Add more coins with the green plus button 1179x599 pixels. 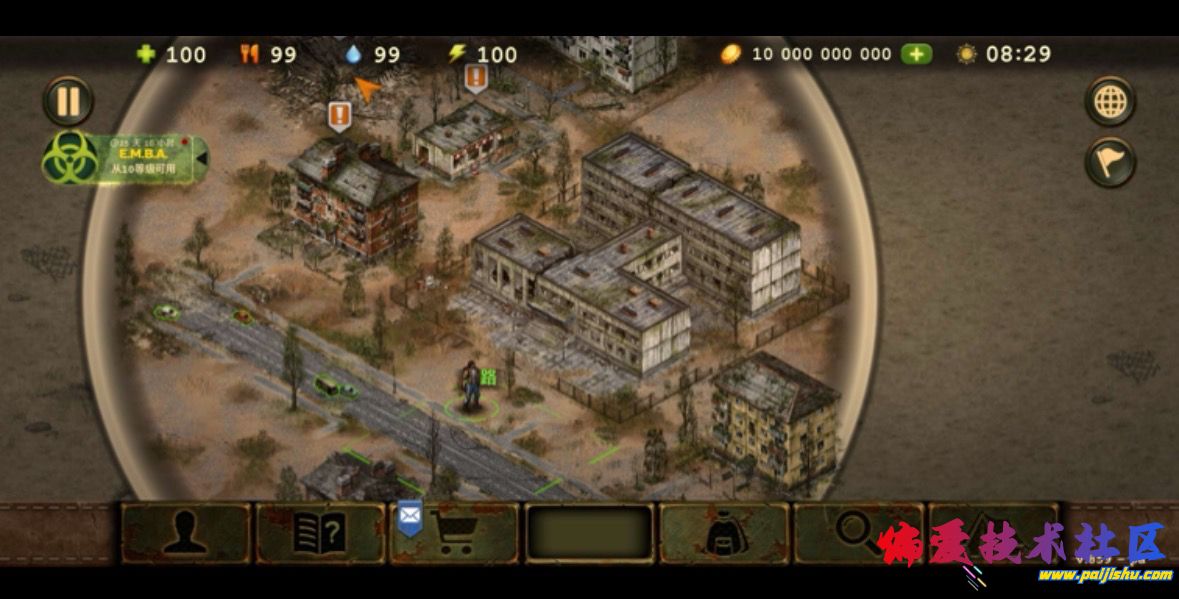pyautogui.click(x=916, y=54)
